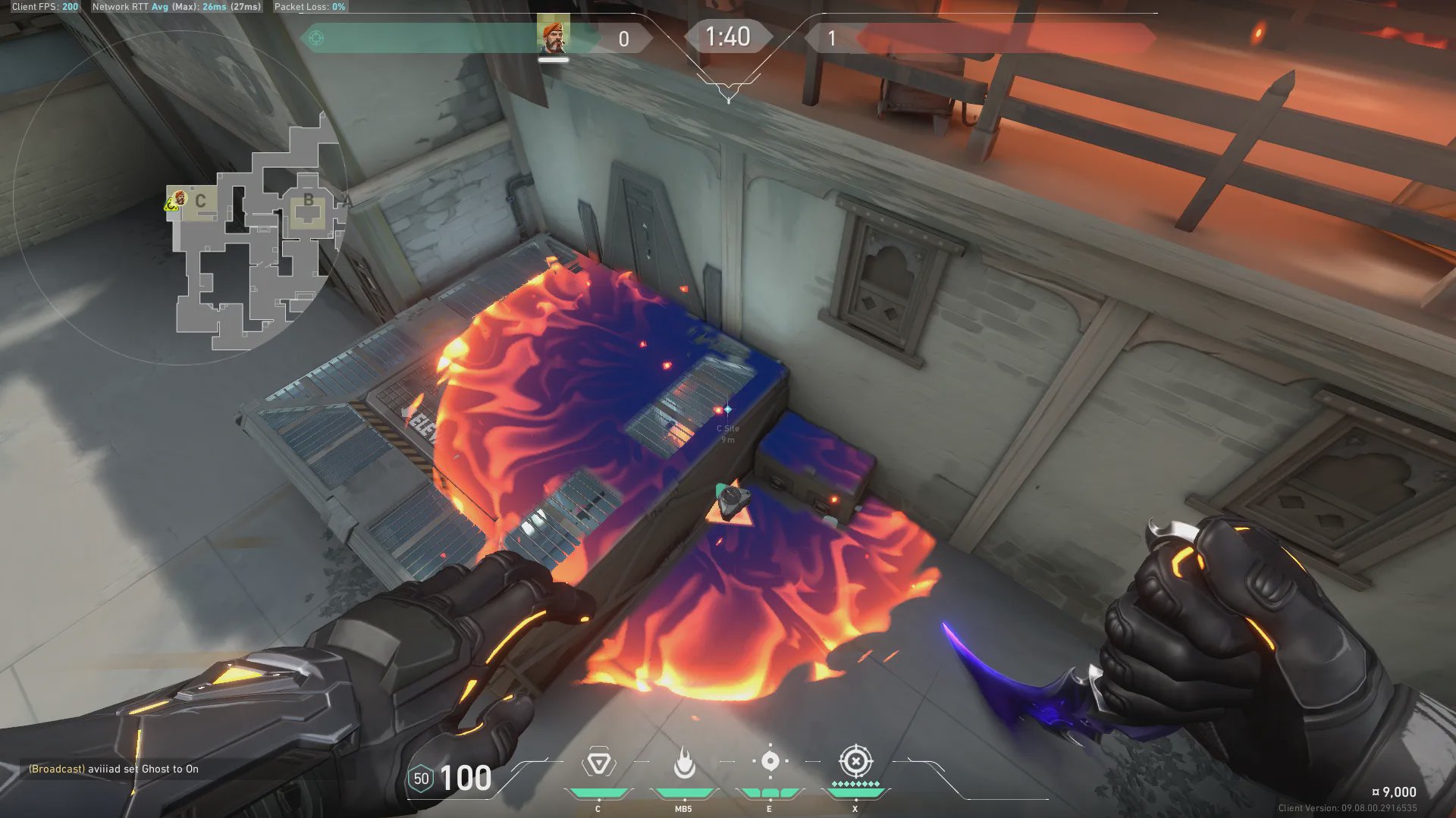Click the B site marker on minimap

(308, 200)
